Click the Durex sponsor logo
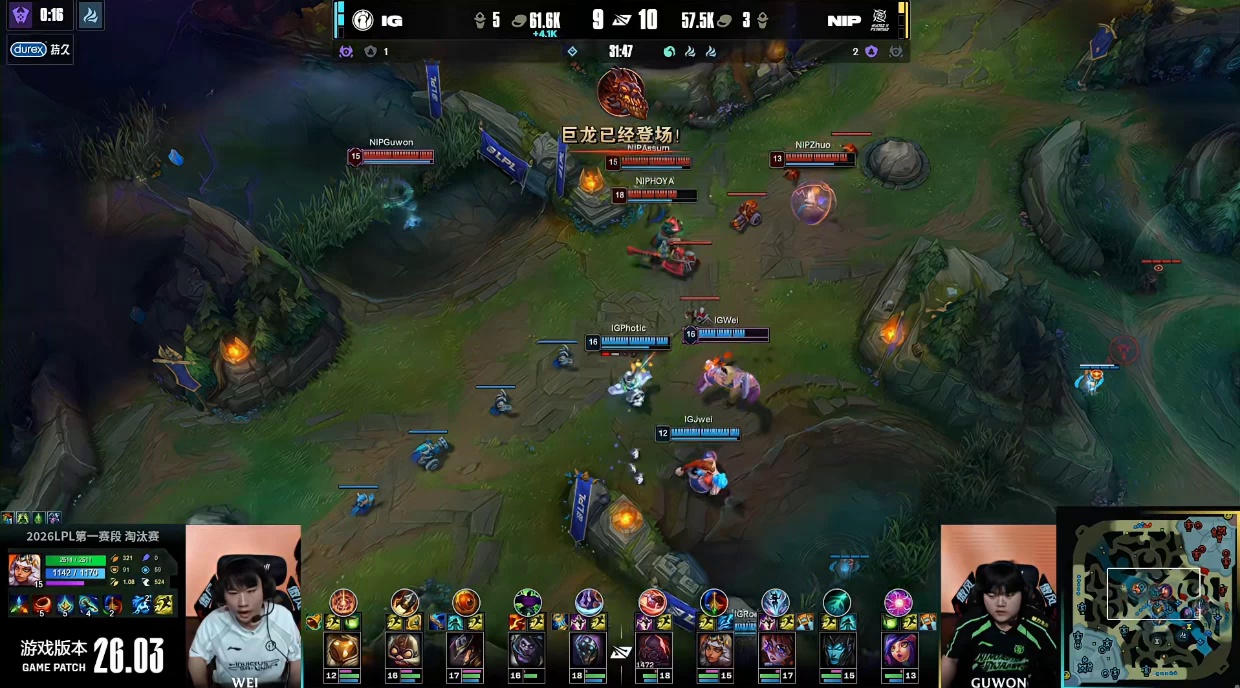 (x=28, y=49)
